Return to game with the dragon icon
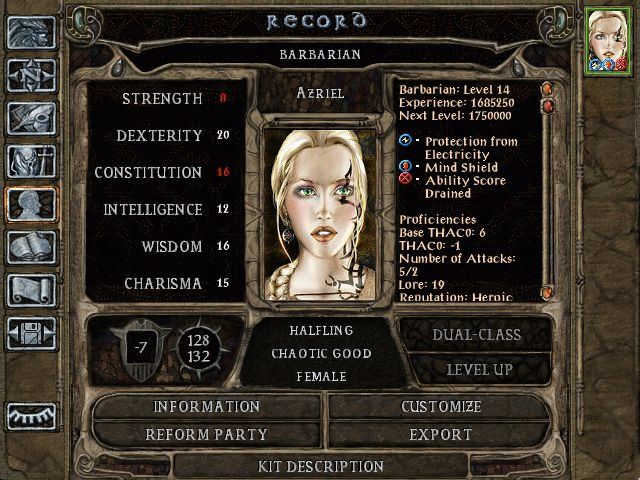 coord(31,33)
